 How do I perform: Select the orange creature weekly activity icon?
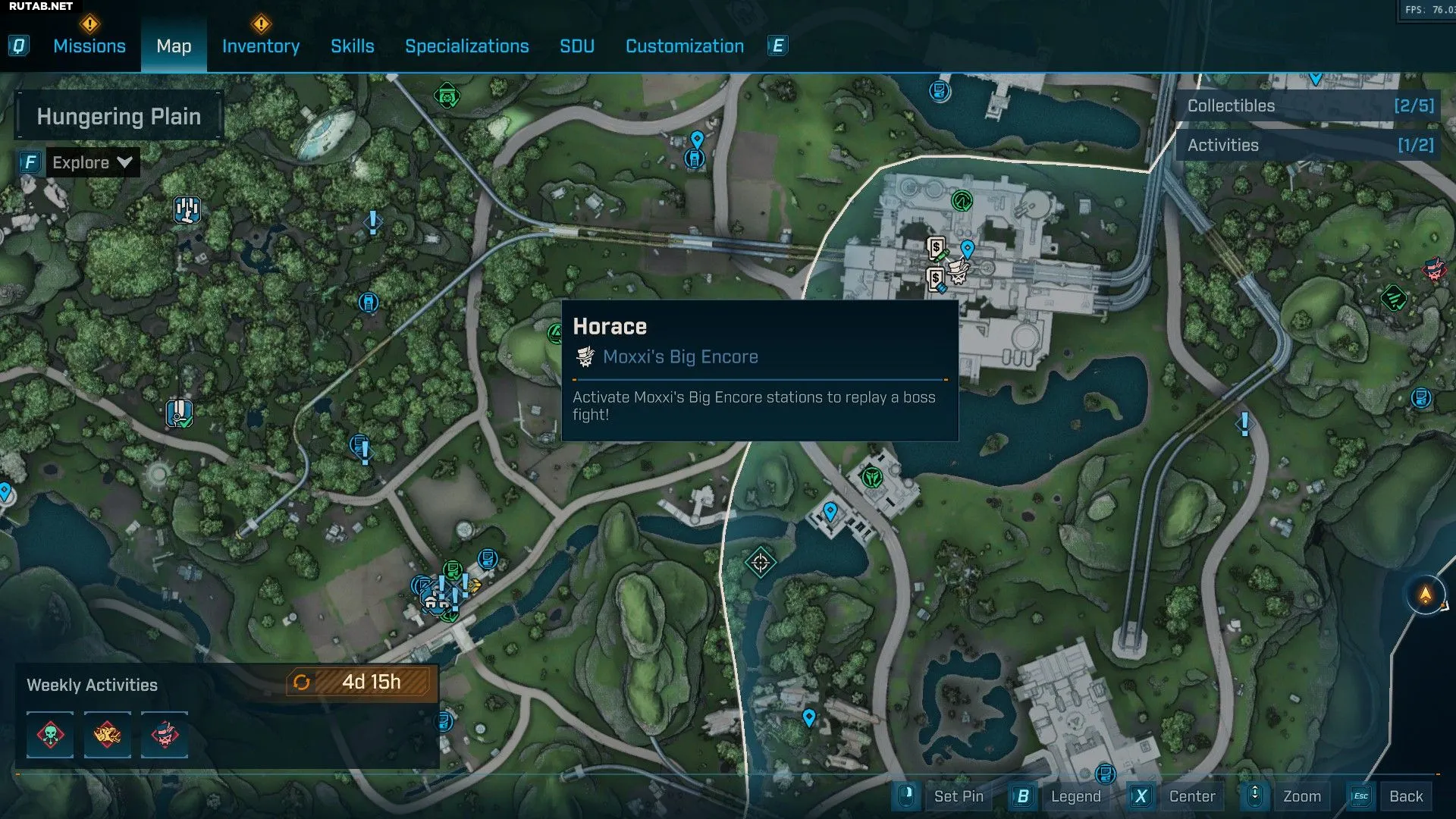coord(107,735)
